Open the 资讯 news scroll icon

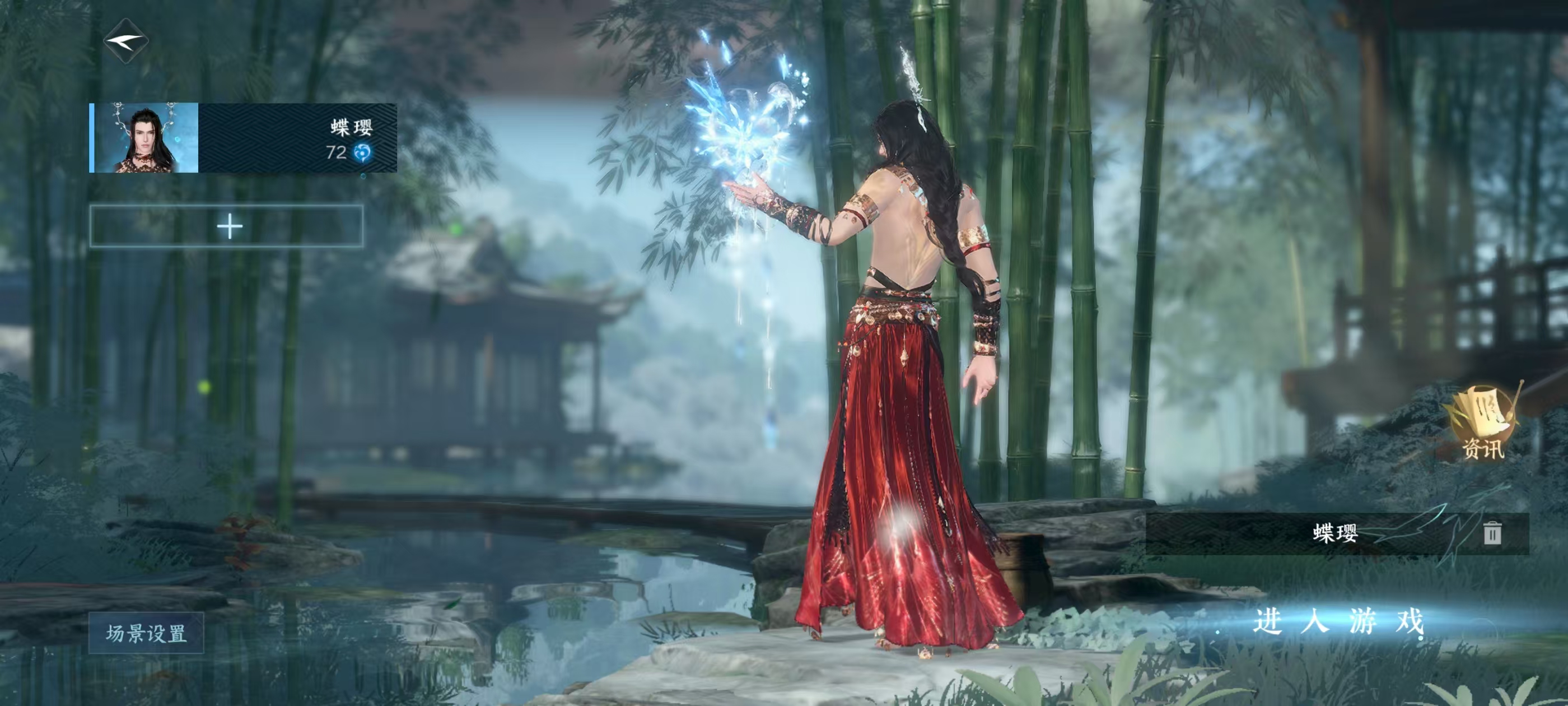point(1482,421)
